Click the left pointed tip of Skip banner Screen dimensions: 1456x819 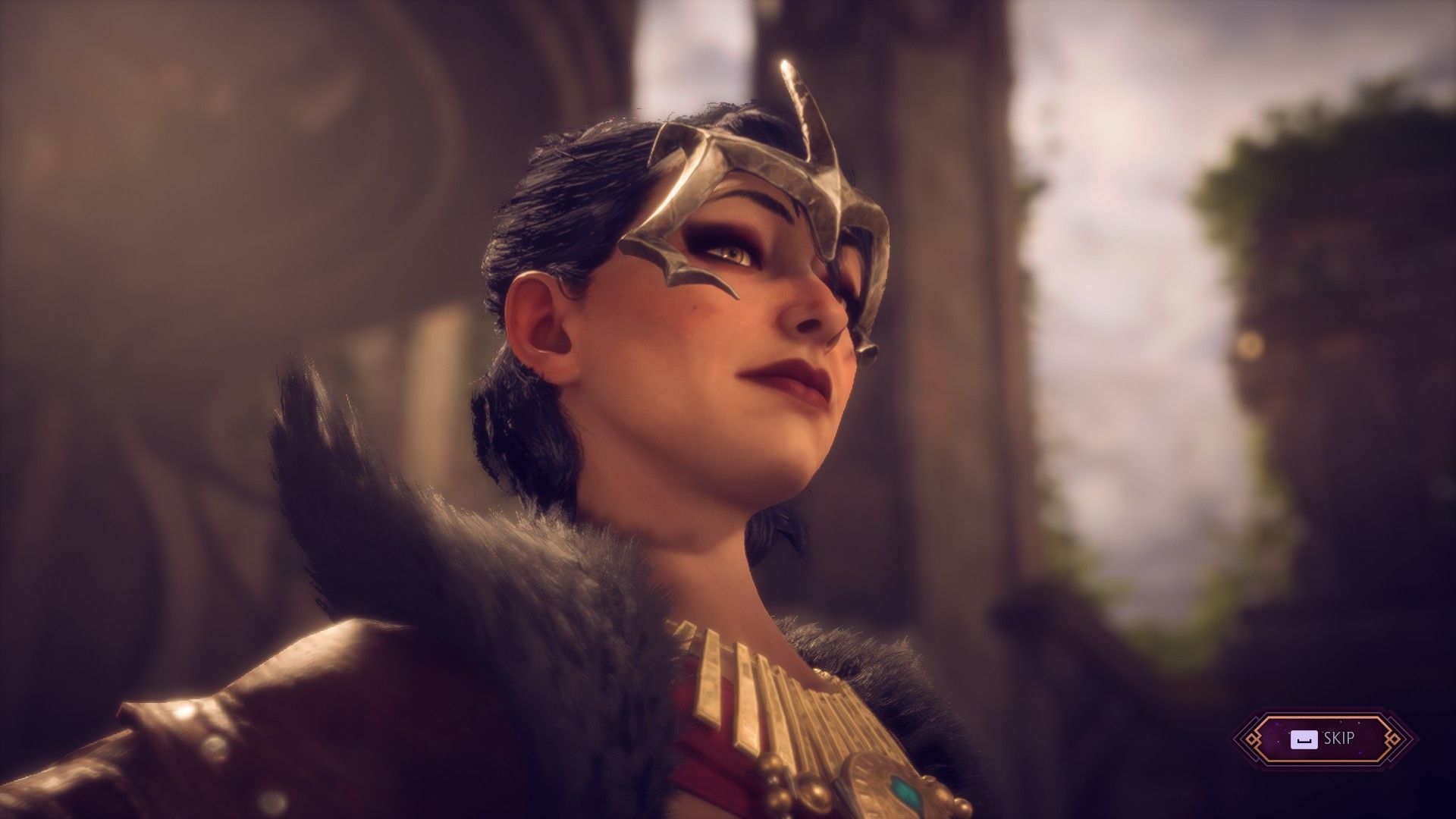(1237, 739)
